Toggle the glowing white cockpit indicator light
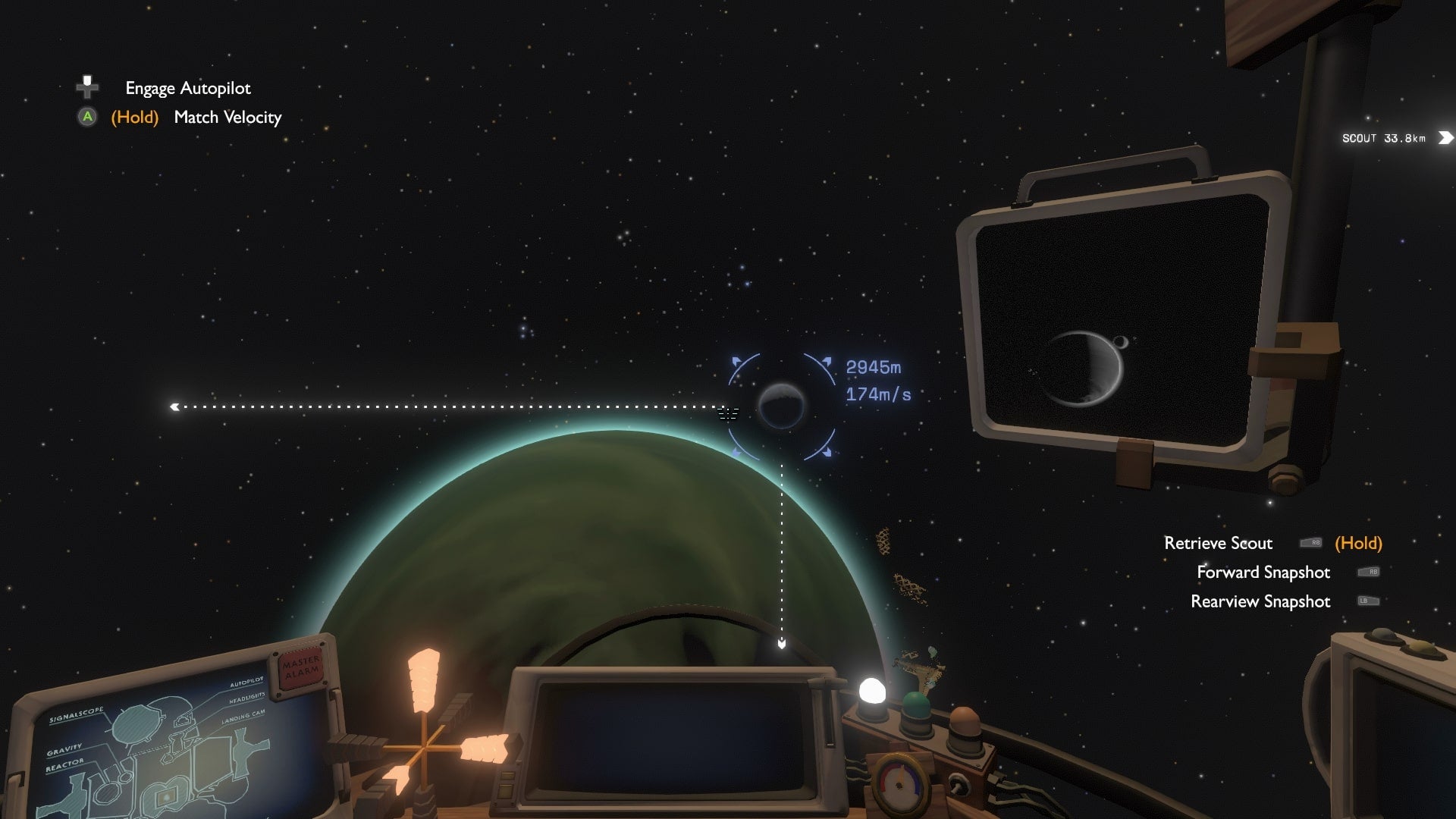The width and height of the screenshot is (1456, 819). pyautogui.click(x=873, y=692)
